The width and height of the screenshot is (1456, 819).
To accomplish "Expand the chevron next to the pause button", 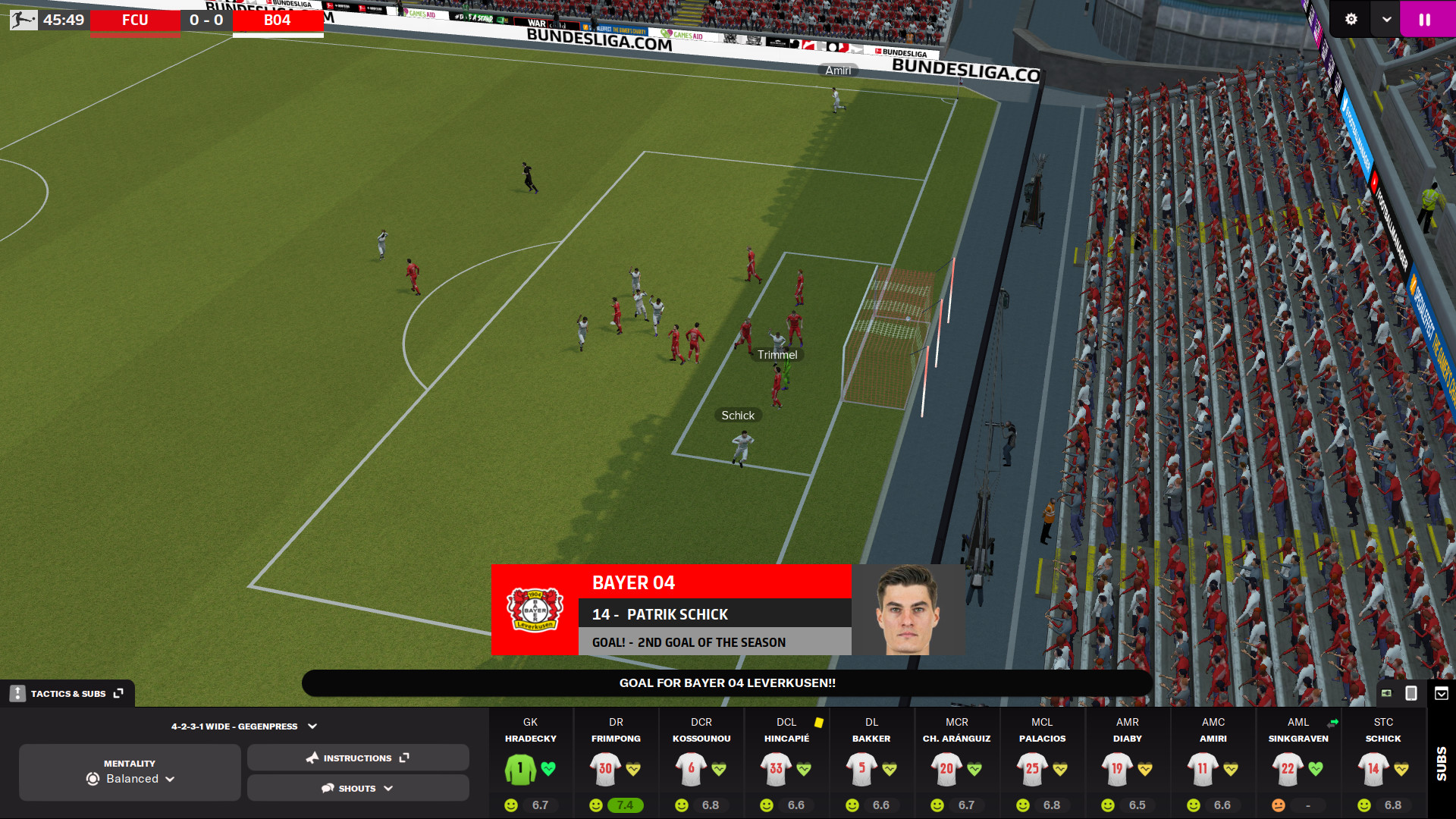I will click(x=1385, y=19).
